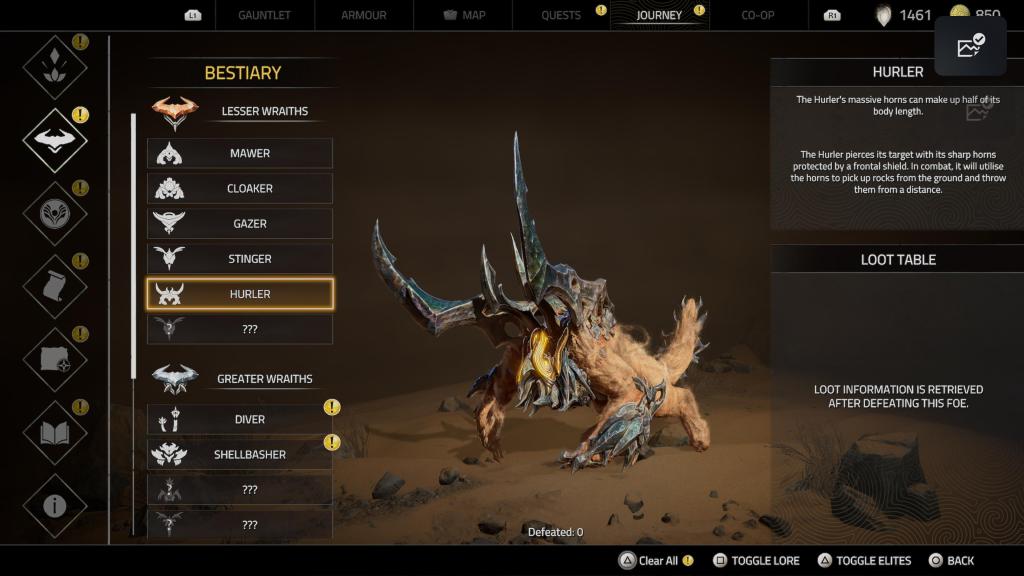
Task: Open the book icon sidebar category
Action: click(x=55, y=432)
